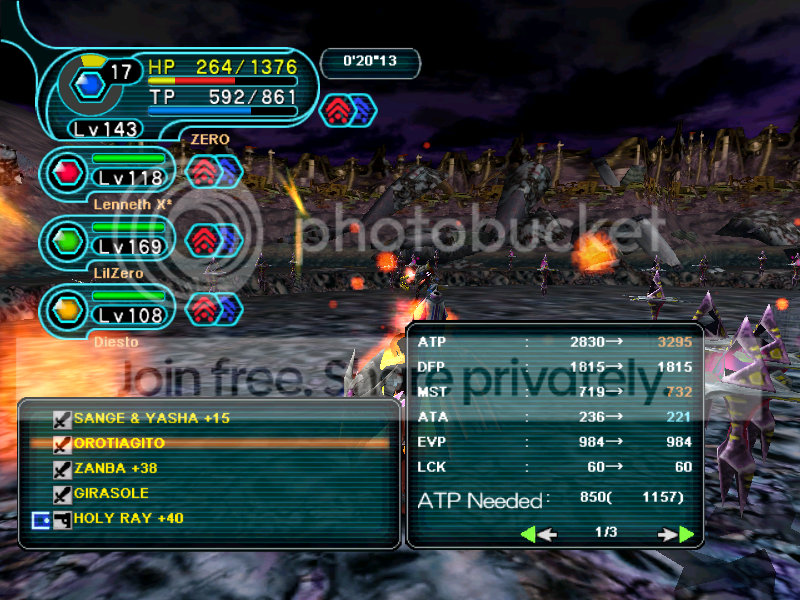Viewport: 800px width, 600px height.
Task: Go to previous stats page arrow
Action: 539,534
